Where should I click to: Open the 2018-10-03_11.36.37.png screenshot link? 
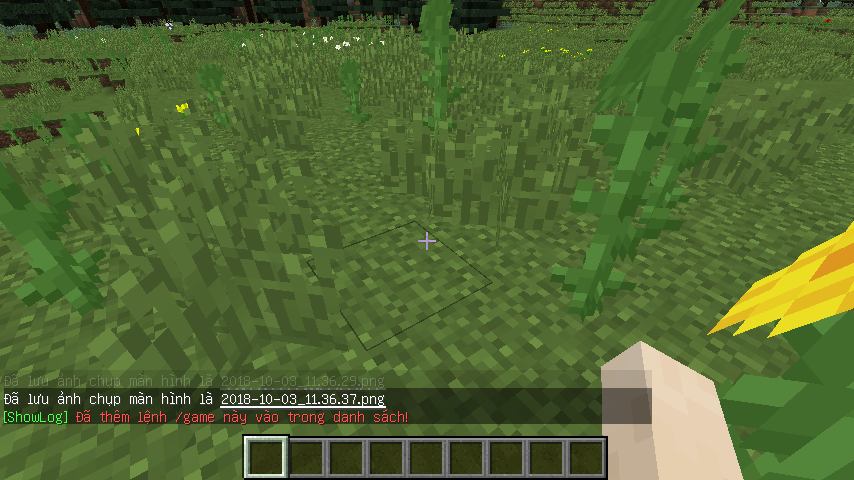[x=303, y=399]
